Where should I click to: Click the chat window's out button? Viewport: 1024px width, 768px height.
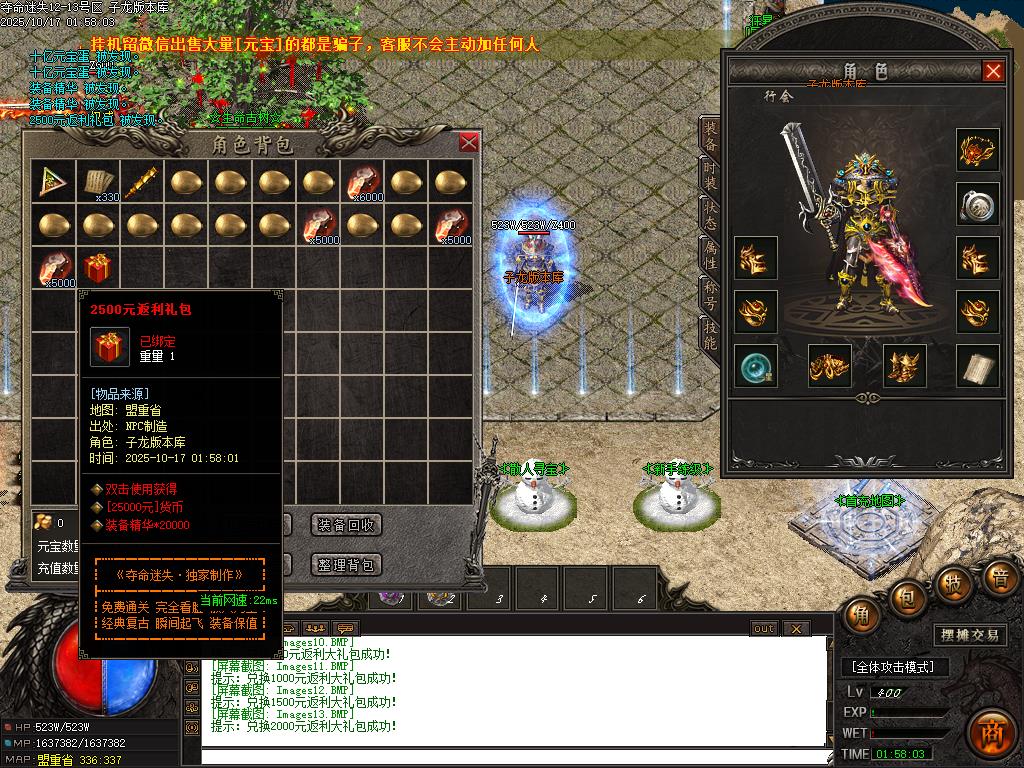coord(764,628)
